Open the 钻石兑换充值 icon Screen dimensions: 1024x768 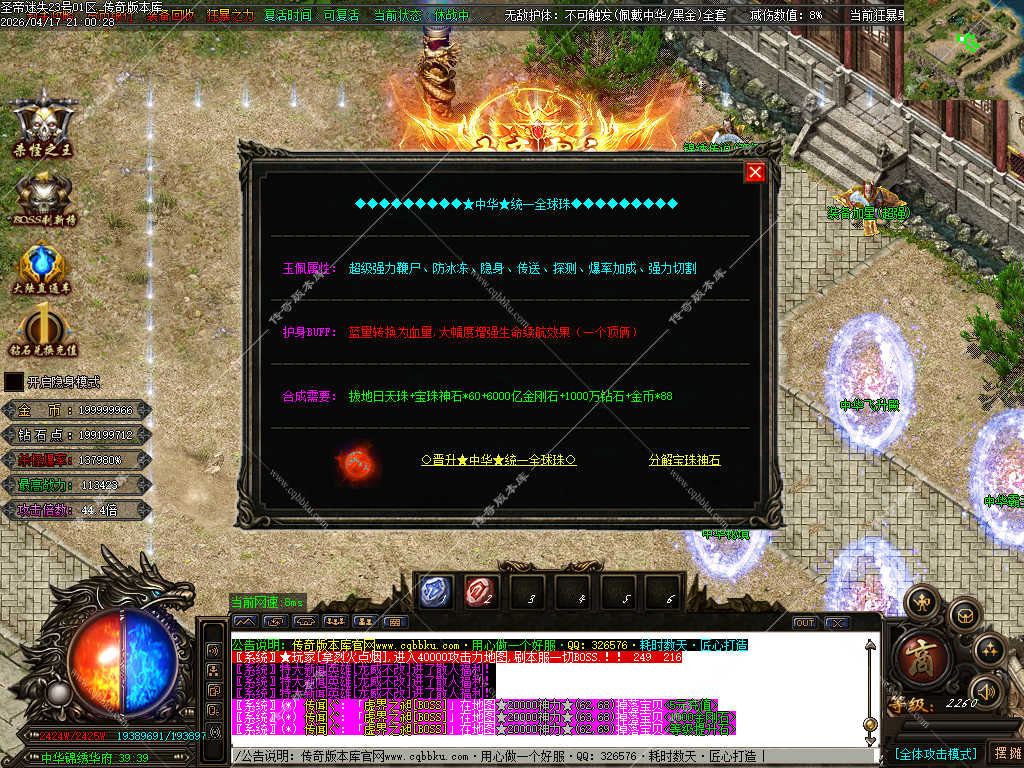[x=44, y=330]
